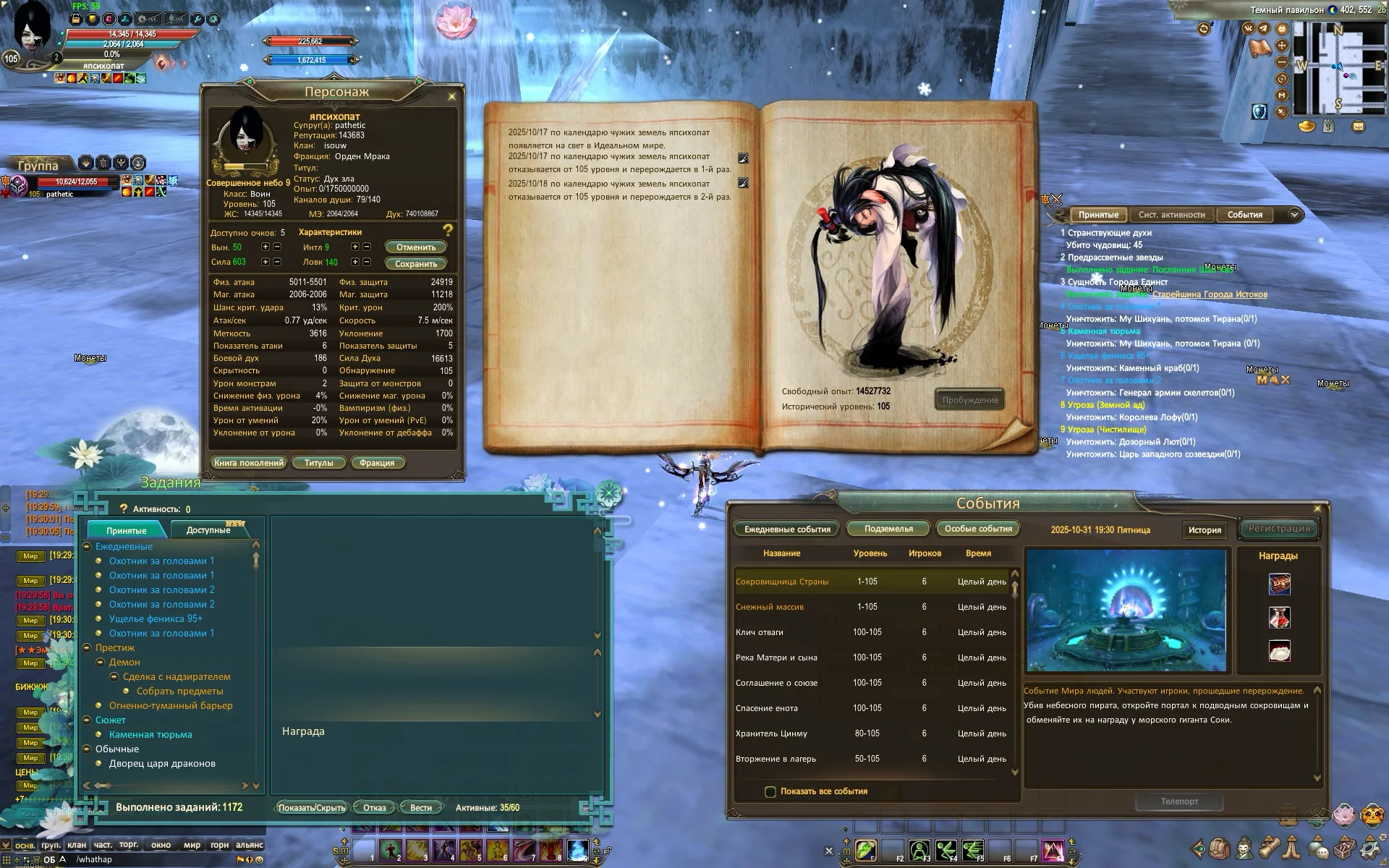Switch to the Доступные quests tab
The image size is (1389, 868).
pos(208,530)
